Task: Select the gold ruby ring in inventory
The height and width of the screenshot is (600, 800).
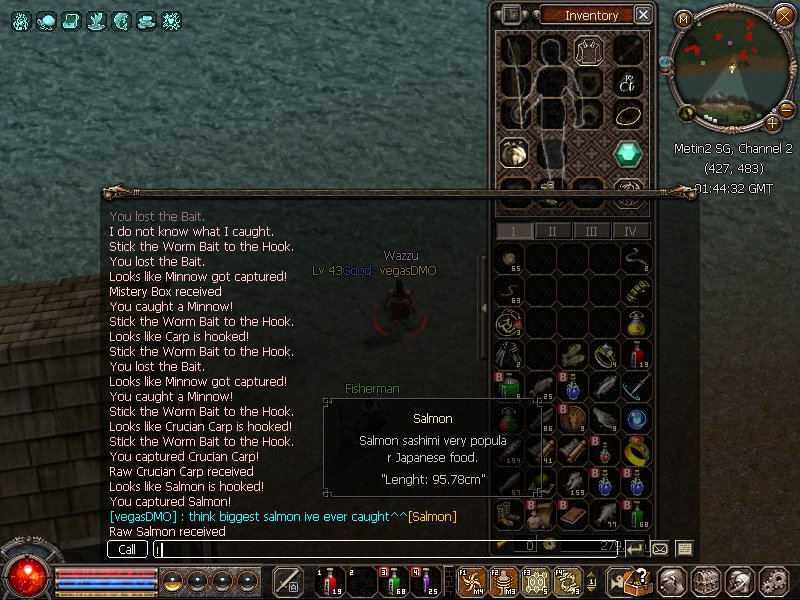Action: pos(636,451)
